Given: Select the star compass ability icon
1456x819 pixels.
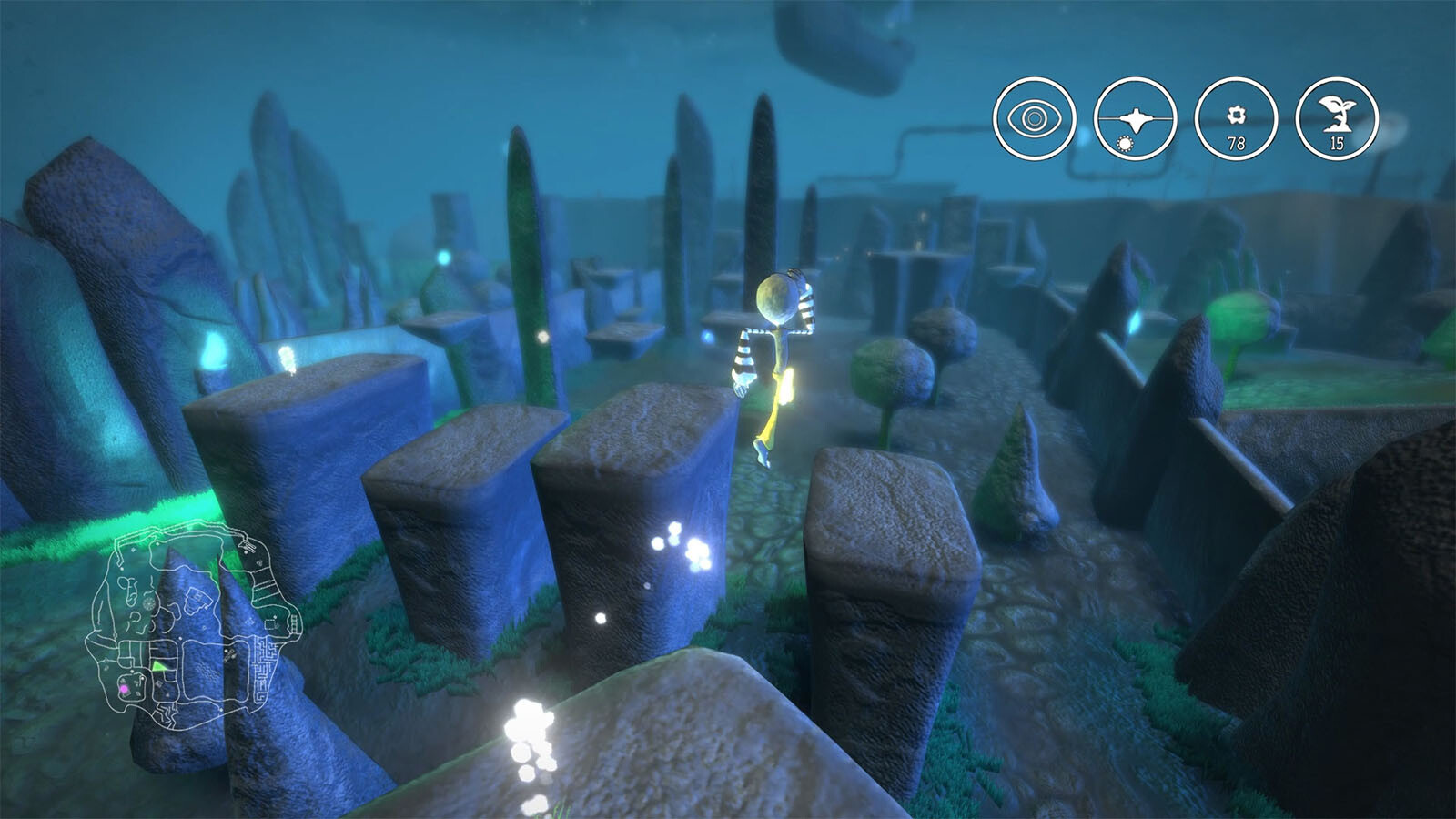Looking at the screenshot, I should coord(1135,118).
